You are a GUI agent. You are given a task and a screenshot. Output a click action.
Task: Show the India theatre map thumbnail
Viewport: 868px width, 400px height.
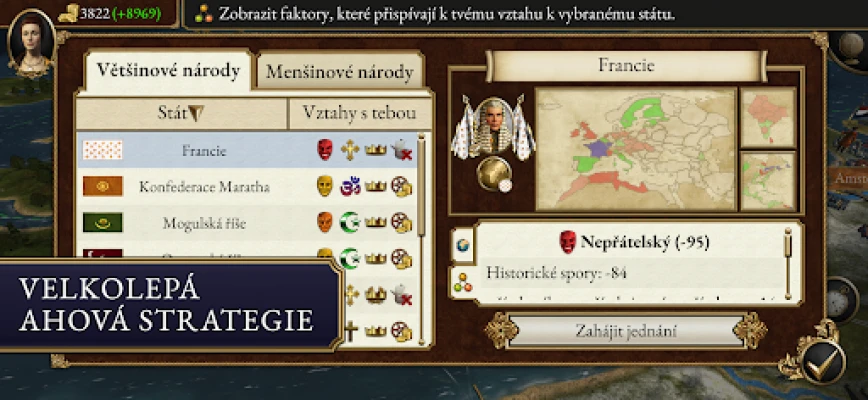[x=767, y=116]
